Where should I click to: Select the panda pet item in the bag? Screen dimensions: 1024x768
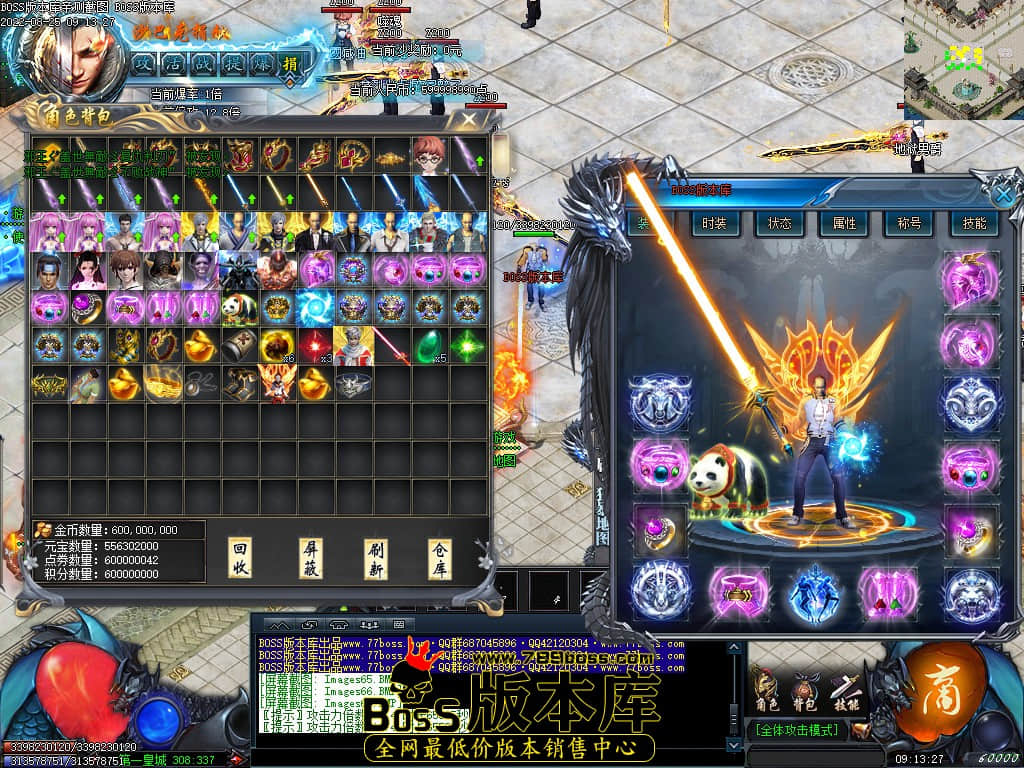239,308
